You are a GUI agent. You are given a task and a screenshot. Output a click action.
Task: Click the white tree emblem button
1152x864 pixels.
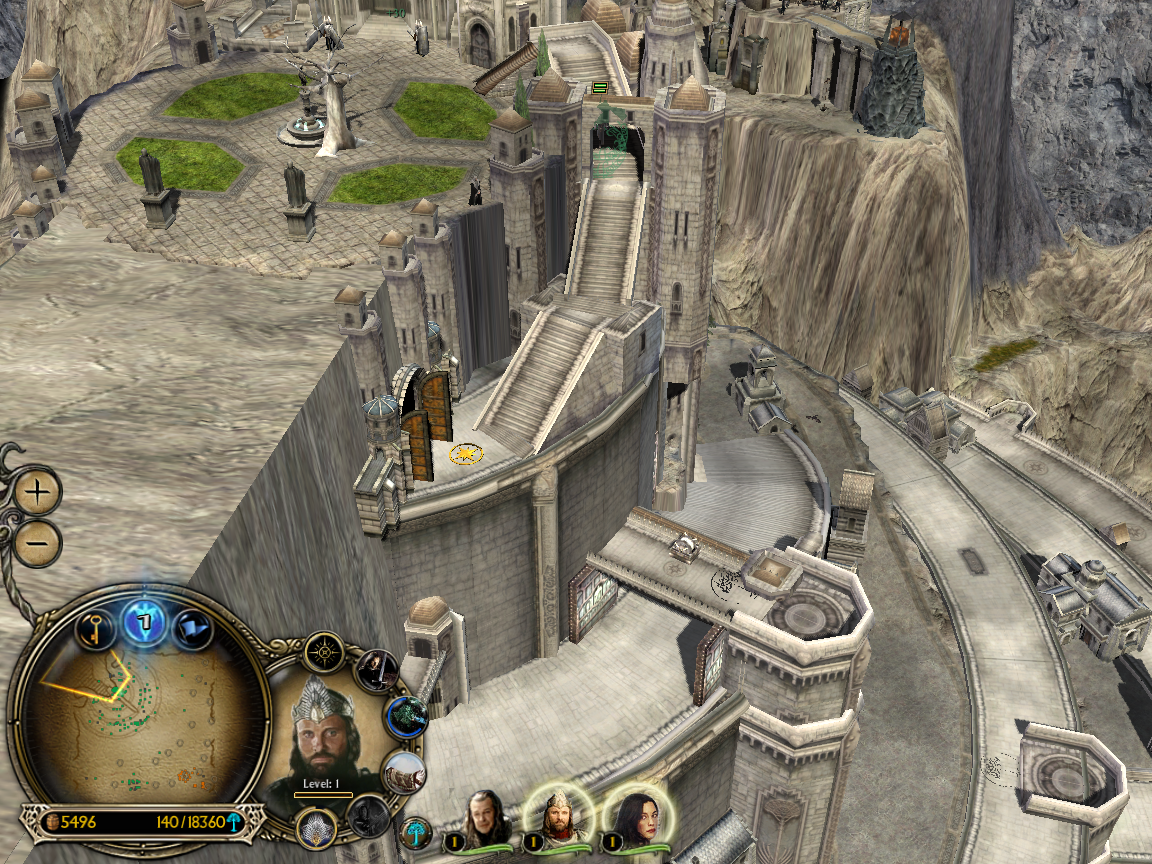(x=415, y=830)
